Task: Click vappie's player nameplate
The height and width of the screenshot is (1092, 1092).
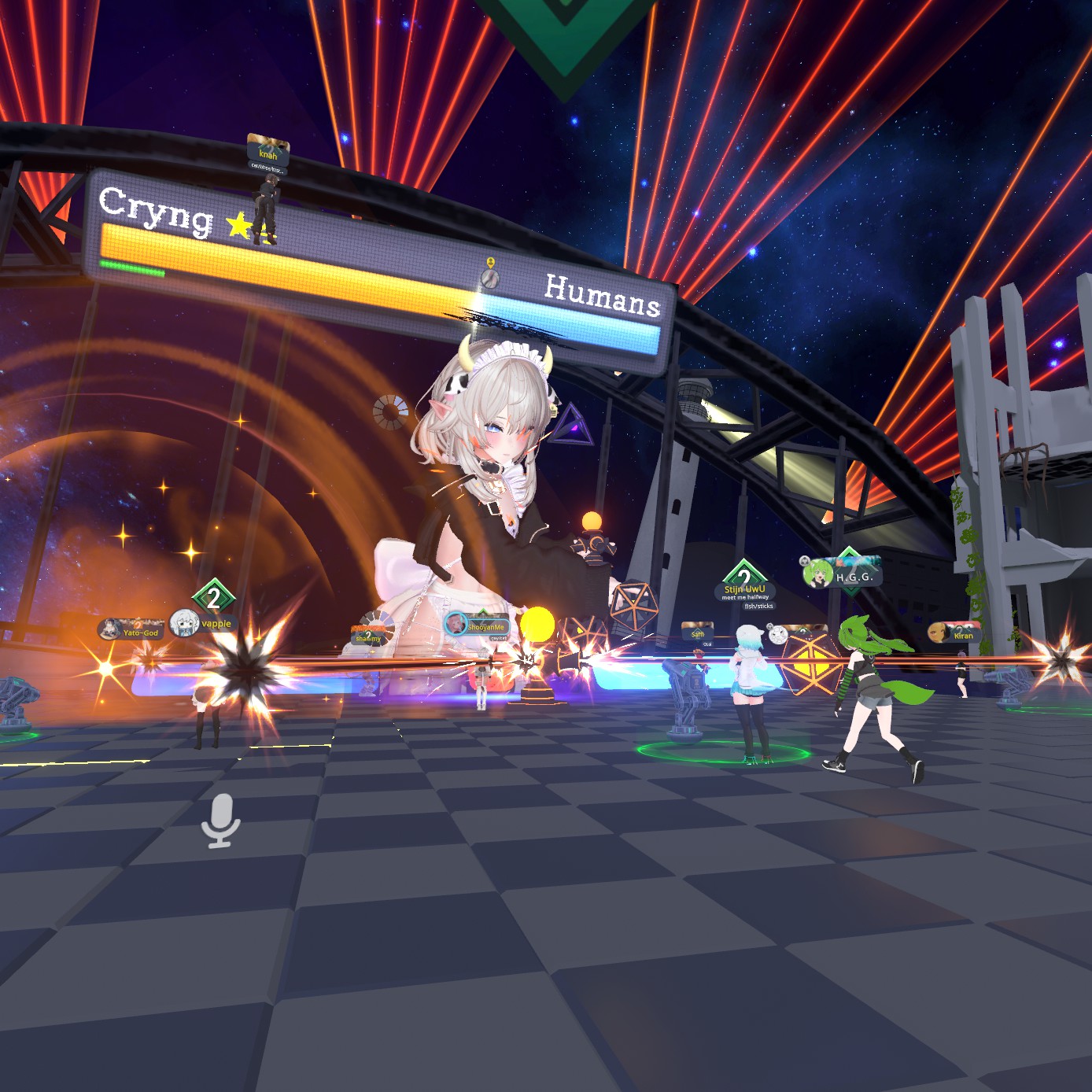Action: (x=204, y=623)
